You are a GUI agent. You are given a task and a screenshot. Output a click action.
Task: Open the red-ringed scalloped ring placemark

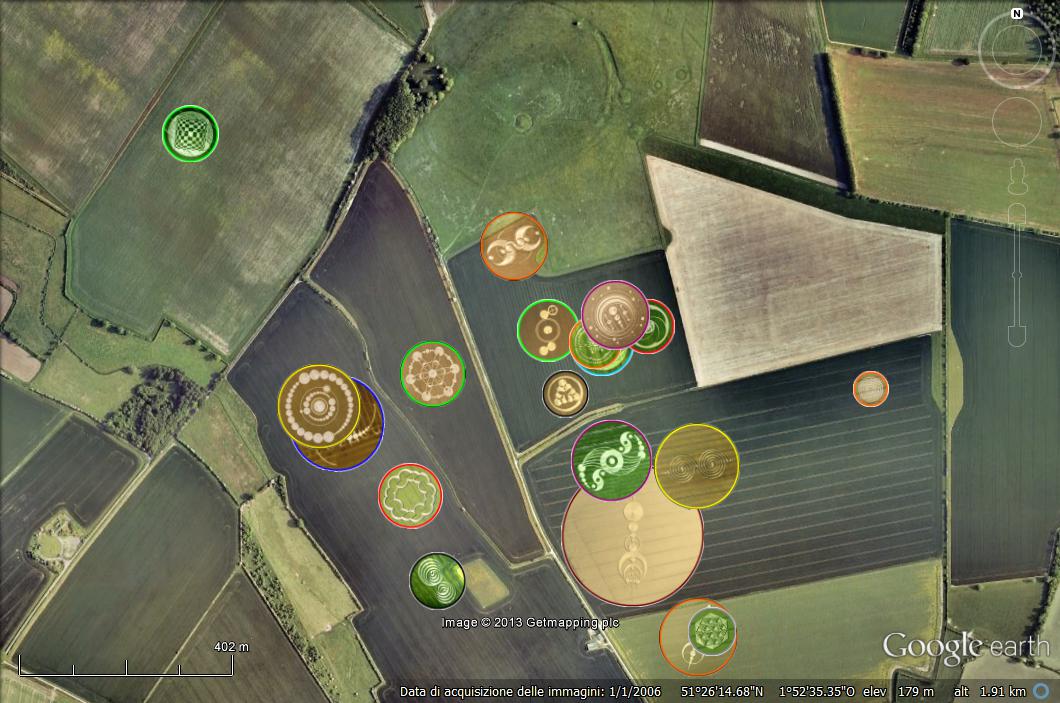[410, 494]
